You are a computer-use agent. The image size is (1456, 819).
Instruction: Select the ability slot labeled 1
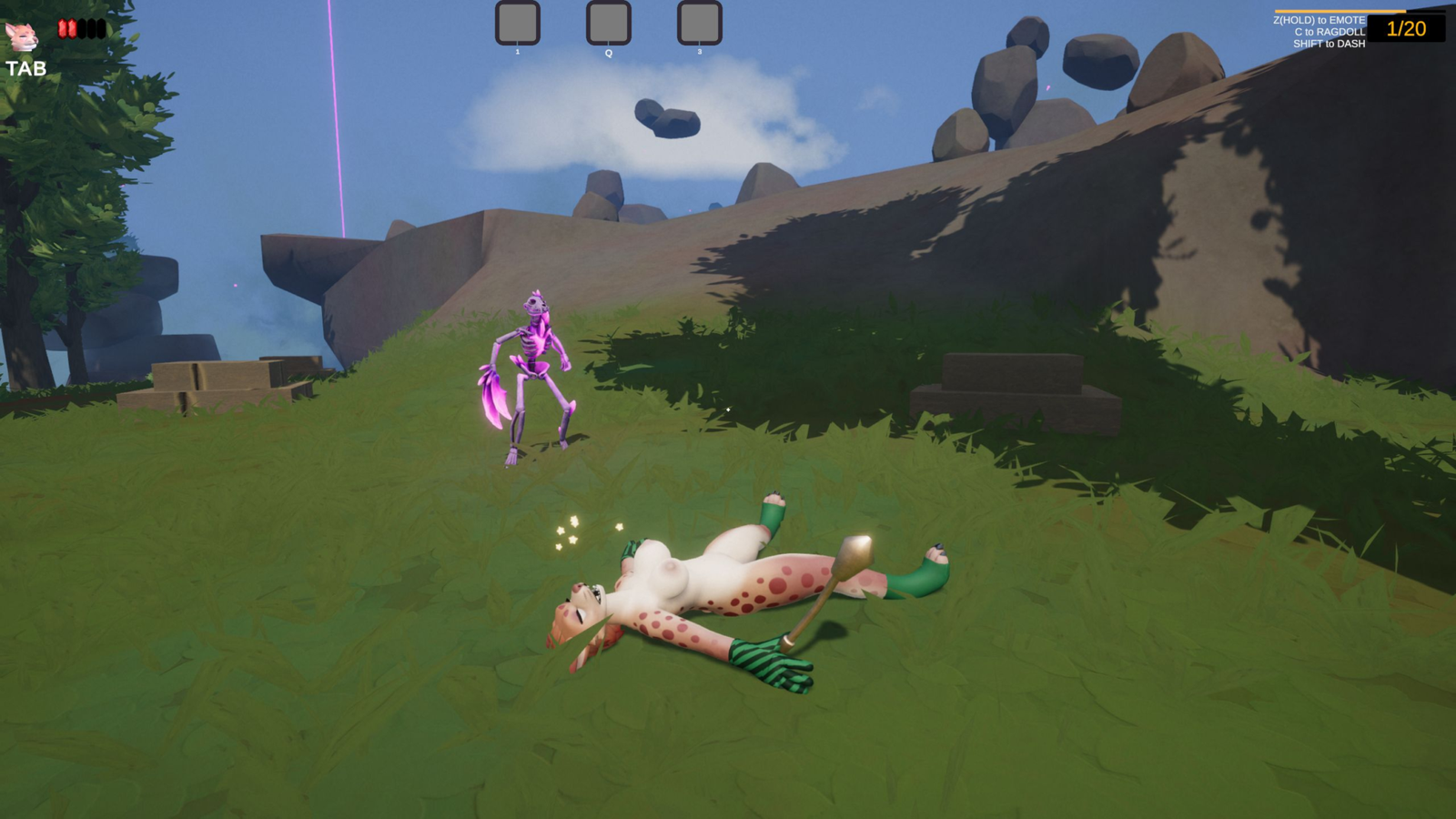pyautogui.click(x=517, y=23)
